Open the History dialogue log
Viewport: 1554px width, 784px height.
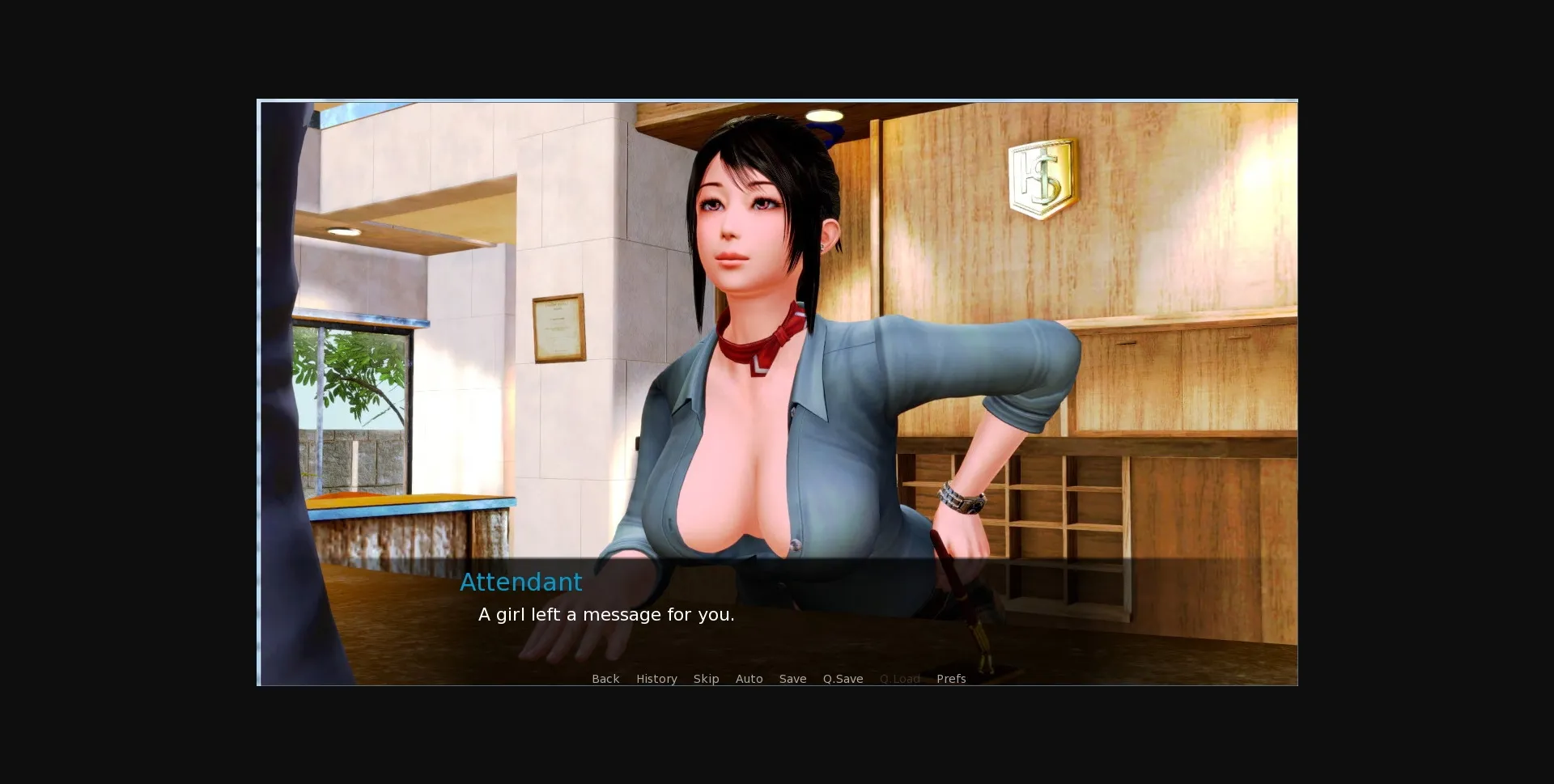pos(656,679)
